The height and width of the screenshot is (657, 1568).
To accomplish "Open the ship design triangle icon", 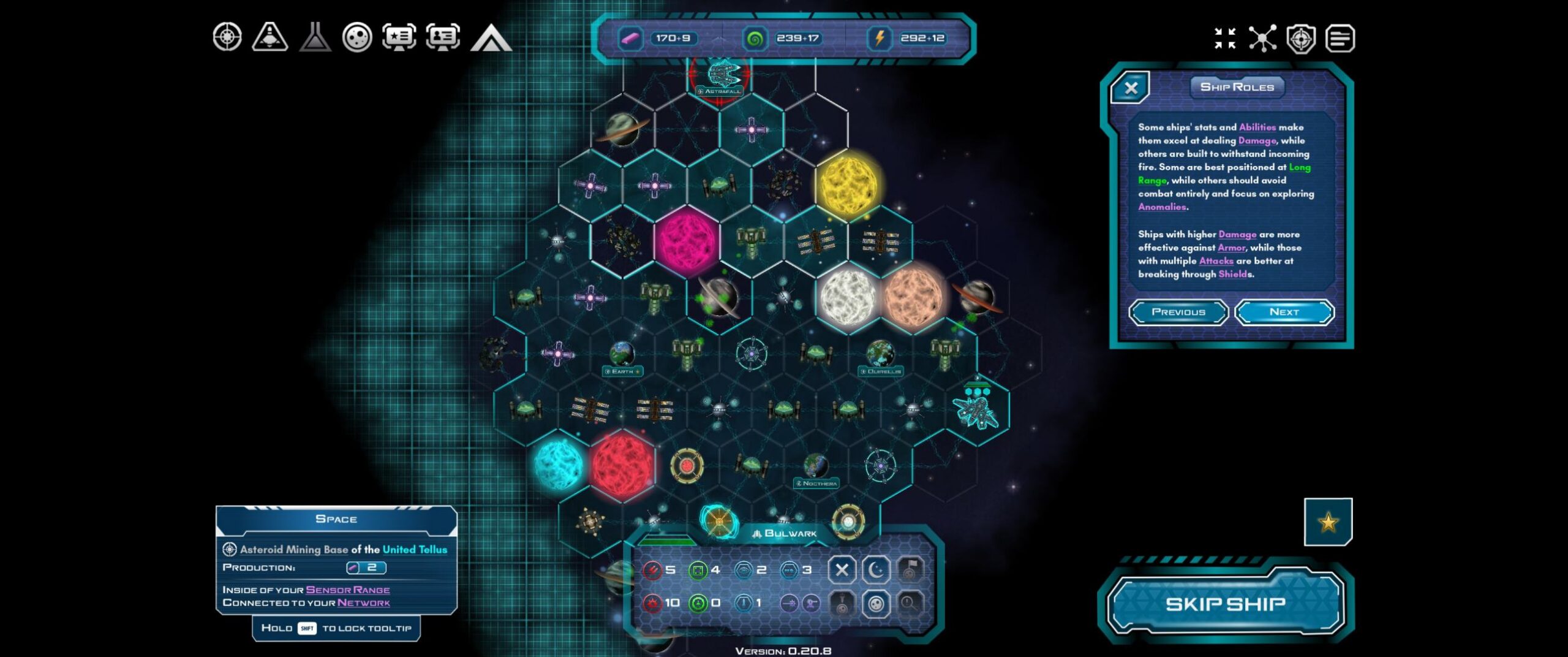I will 270,37.
